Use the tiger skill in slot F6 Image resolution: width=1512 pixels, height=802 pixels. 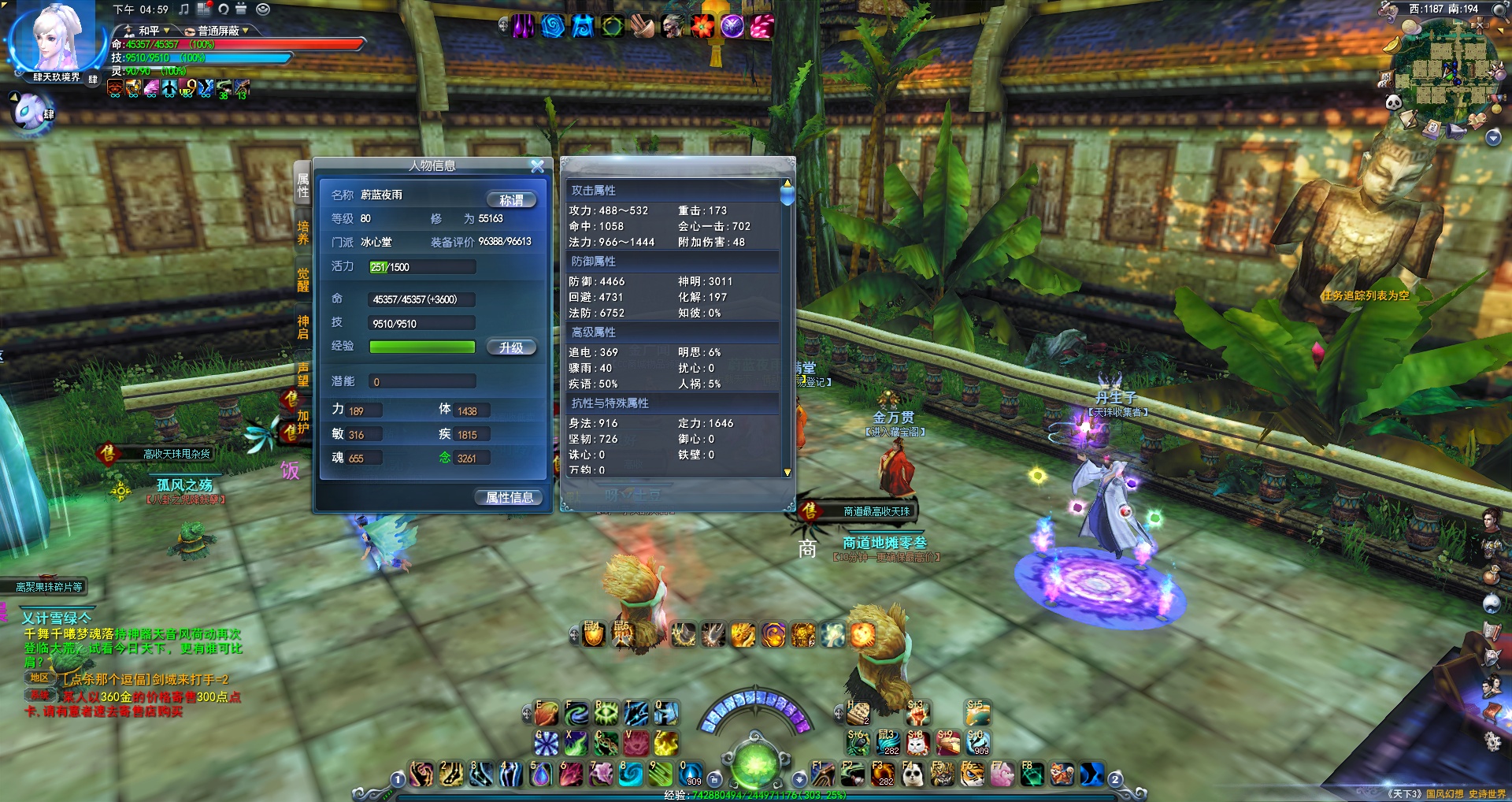972,775
